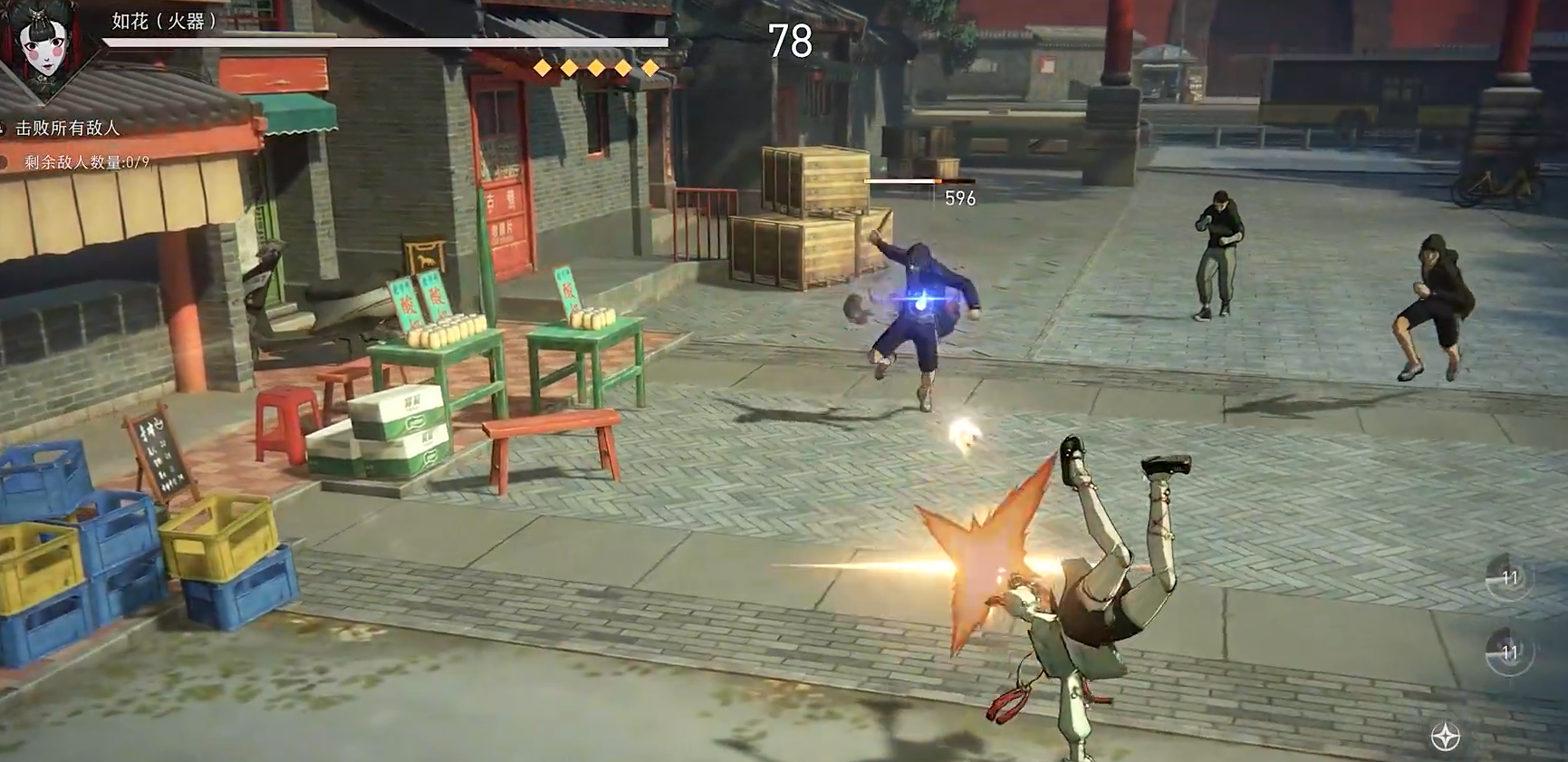Tap the four-pointed star button
The width and height of the screenshot is (1568, 762).
point(1445,737)
